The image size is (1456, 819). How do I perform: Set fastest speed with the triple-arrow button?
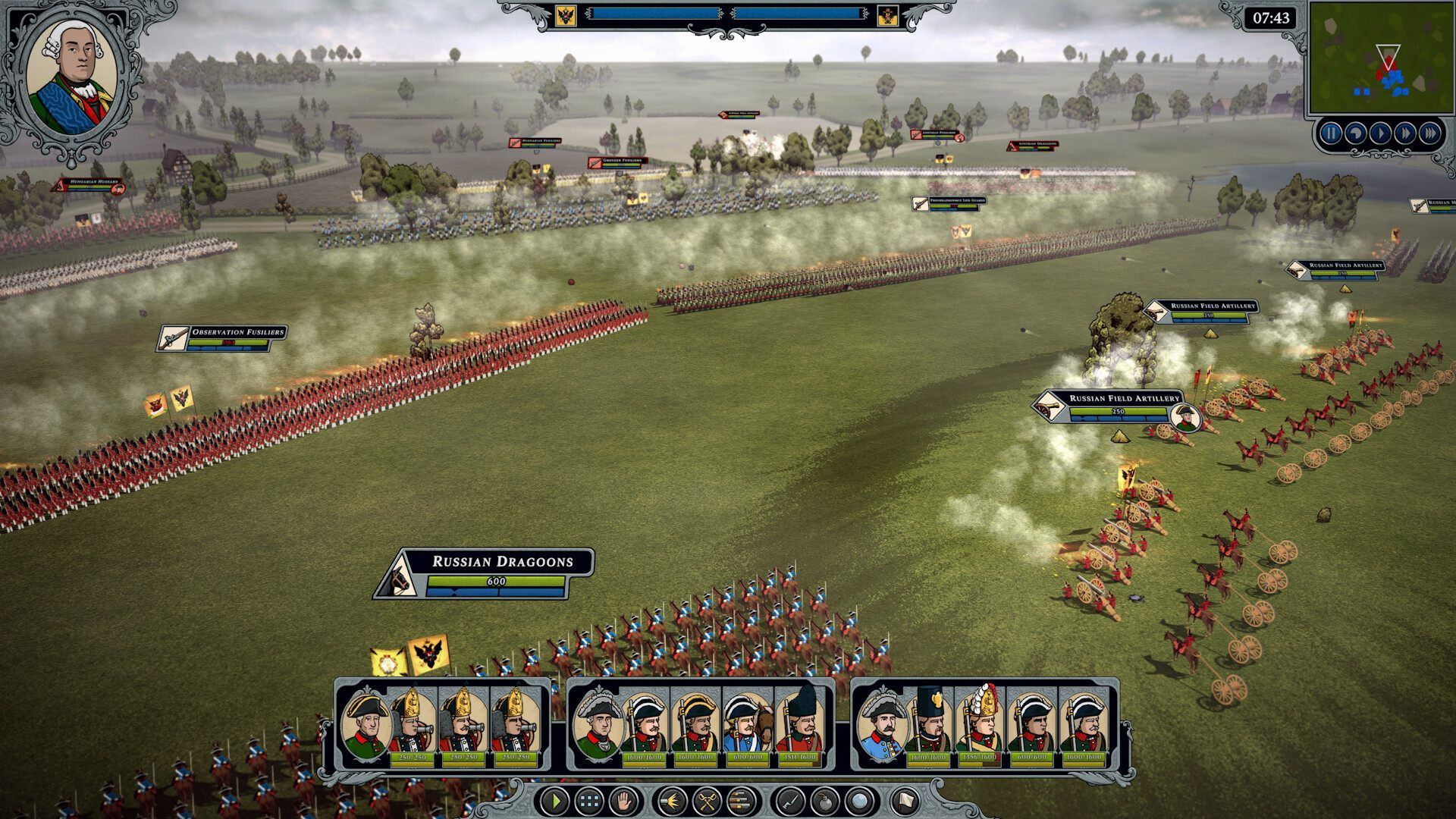[1430, 134]
